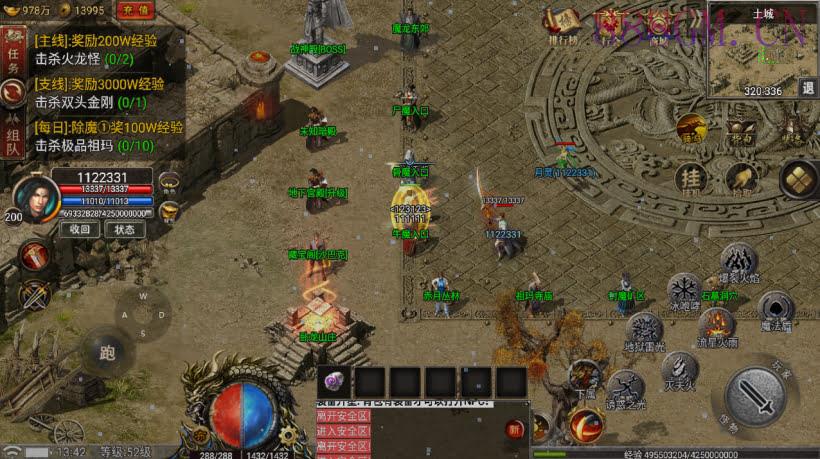Viewport: 820px width, 459px height.
Task: Click the 退 exit button beside the minimap
Action: 808,87
